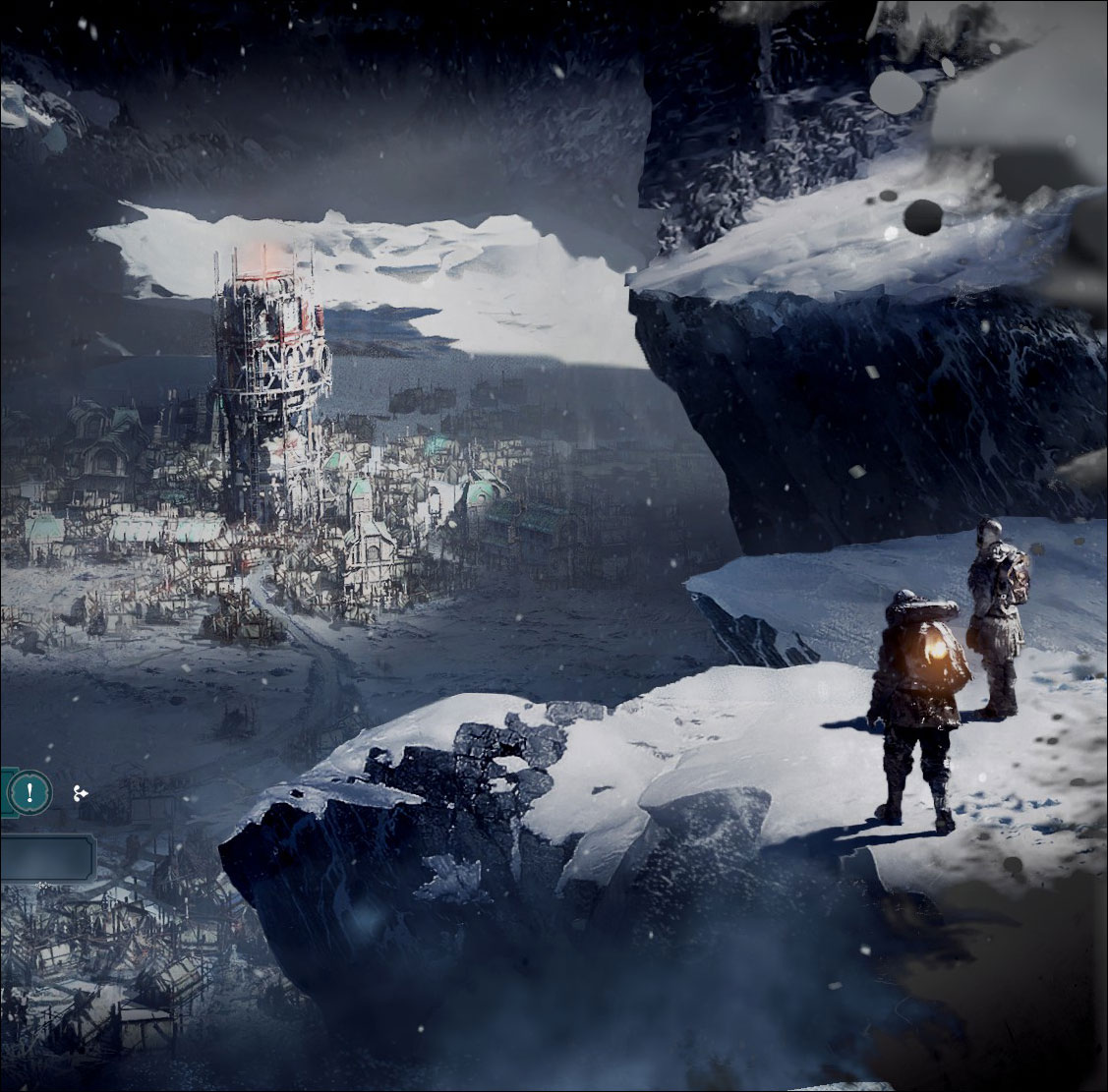1108x1092 pixels.
Task: Select the blank dark panel below the alert
Action: tap(46, 856)
